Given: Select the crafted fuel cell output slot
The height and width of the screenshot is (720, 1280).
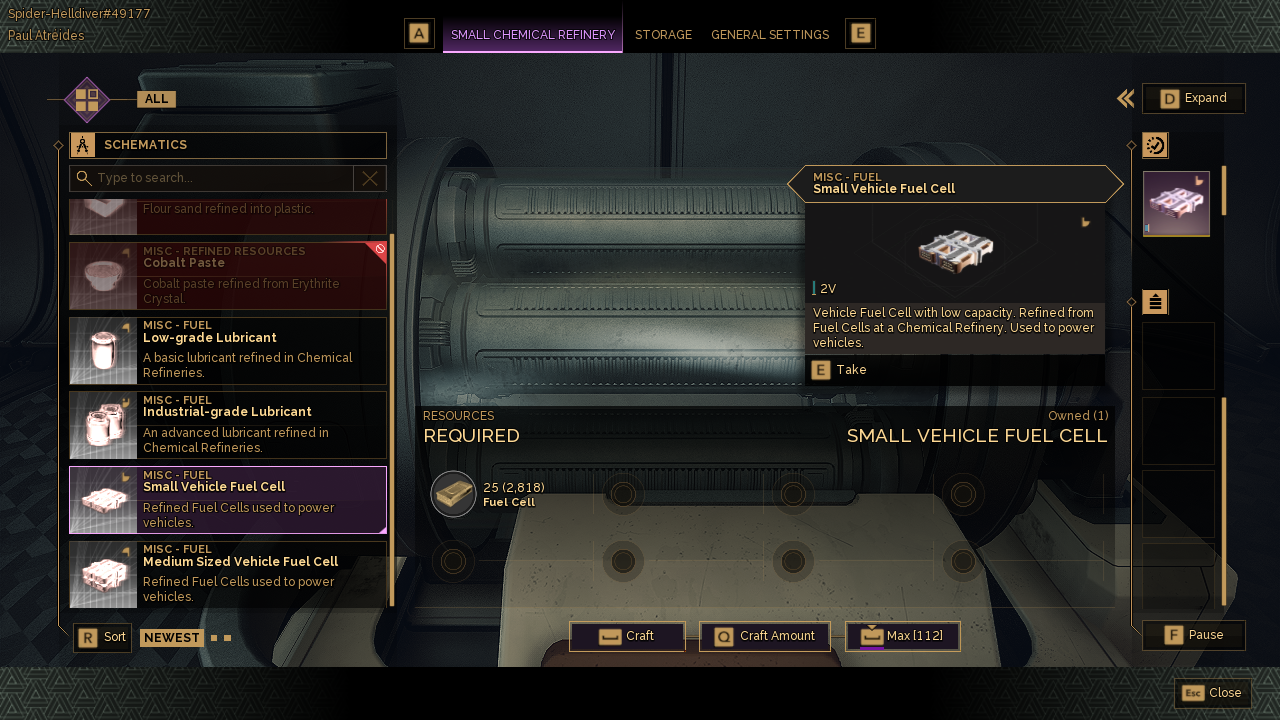Looking at the screenshot, I should click(1176, 204).
